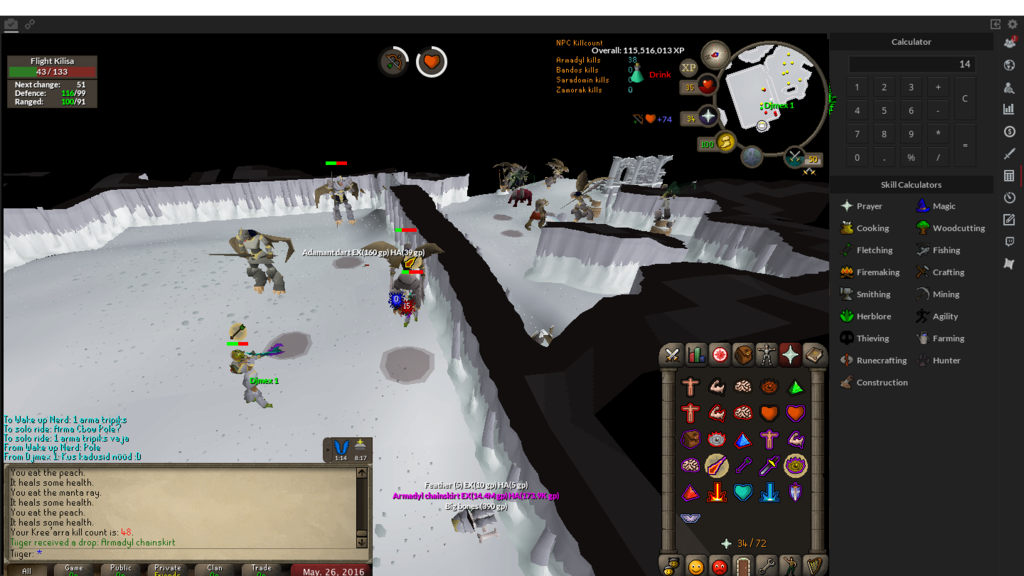
Task: Toggle quick prayers with the prayer orb
Action: pos(709,118)
